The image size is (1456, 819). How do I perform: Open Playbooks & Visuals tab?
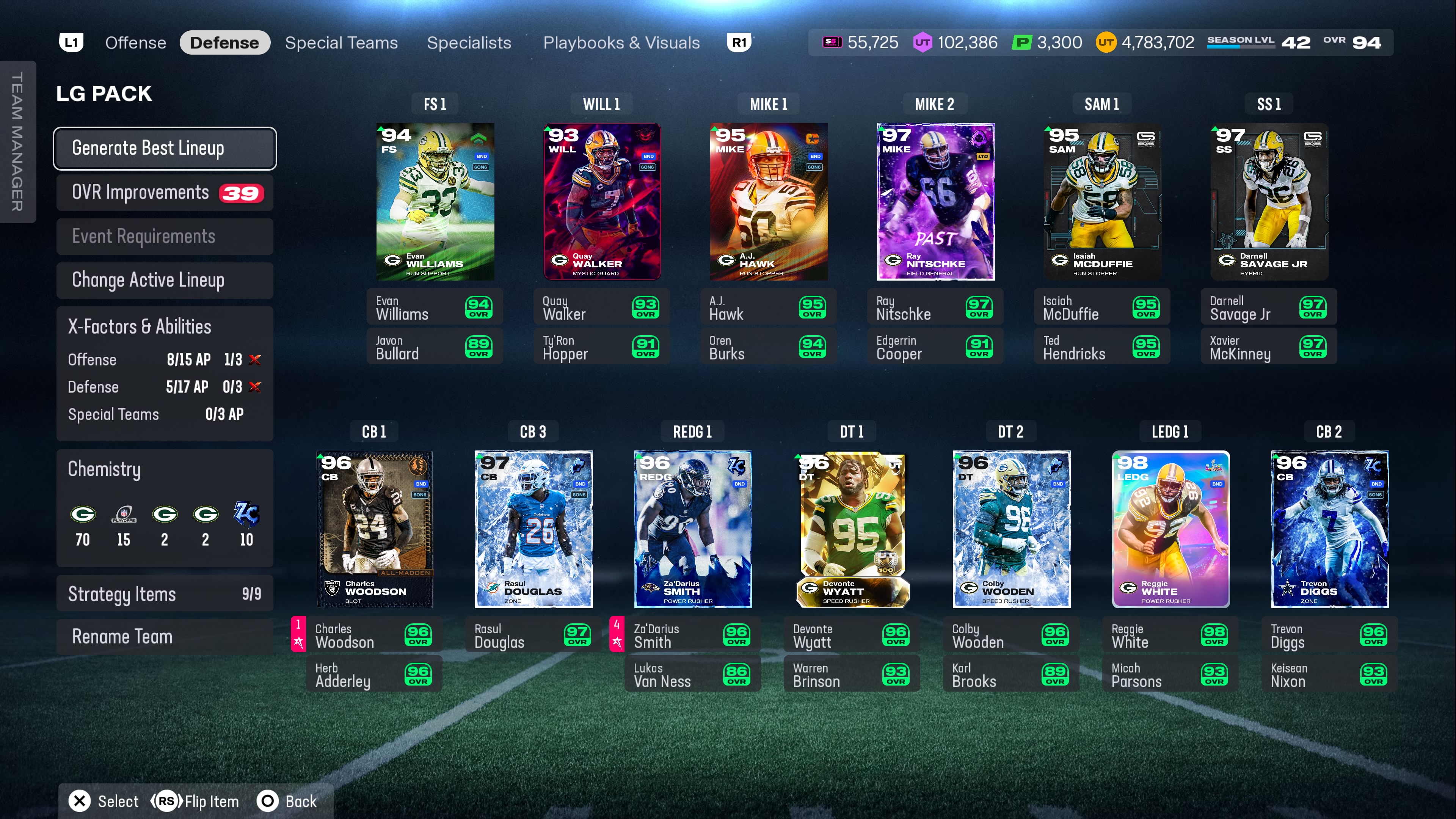[621, 43]
